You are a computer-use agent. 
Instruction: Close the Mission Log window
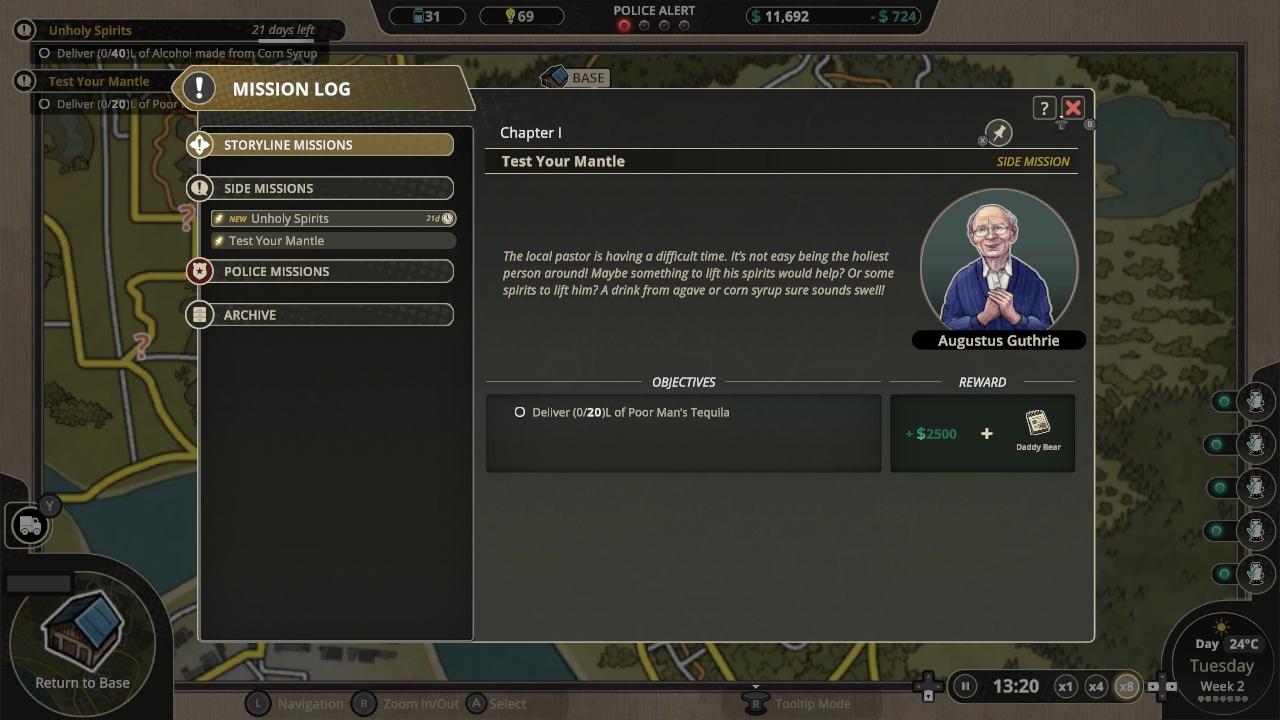point(1073,108)
